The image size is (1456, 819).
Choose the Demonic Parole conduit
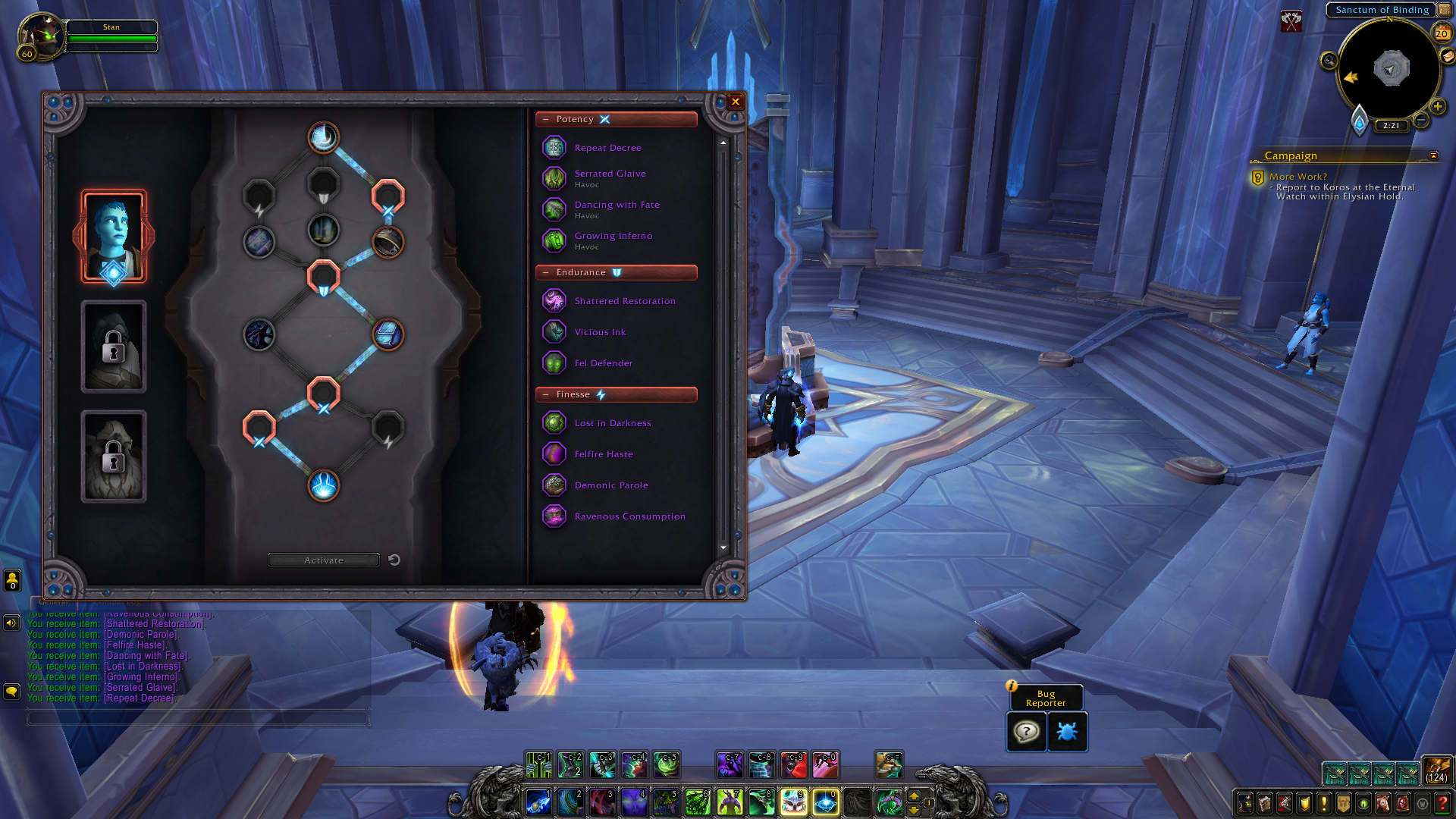tap(610, 485)
